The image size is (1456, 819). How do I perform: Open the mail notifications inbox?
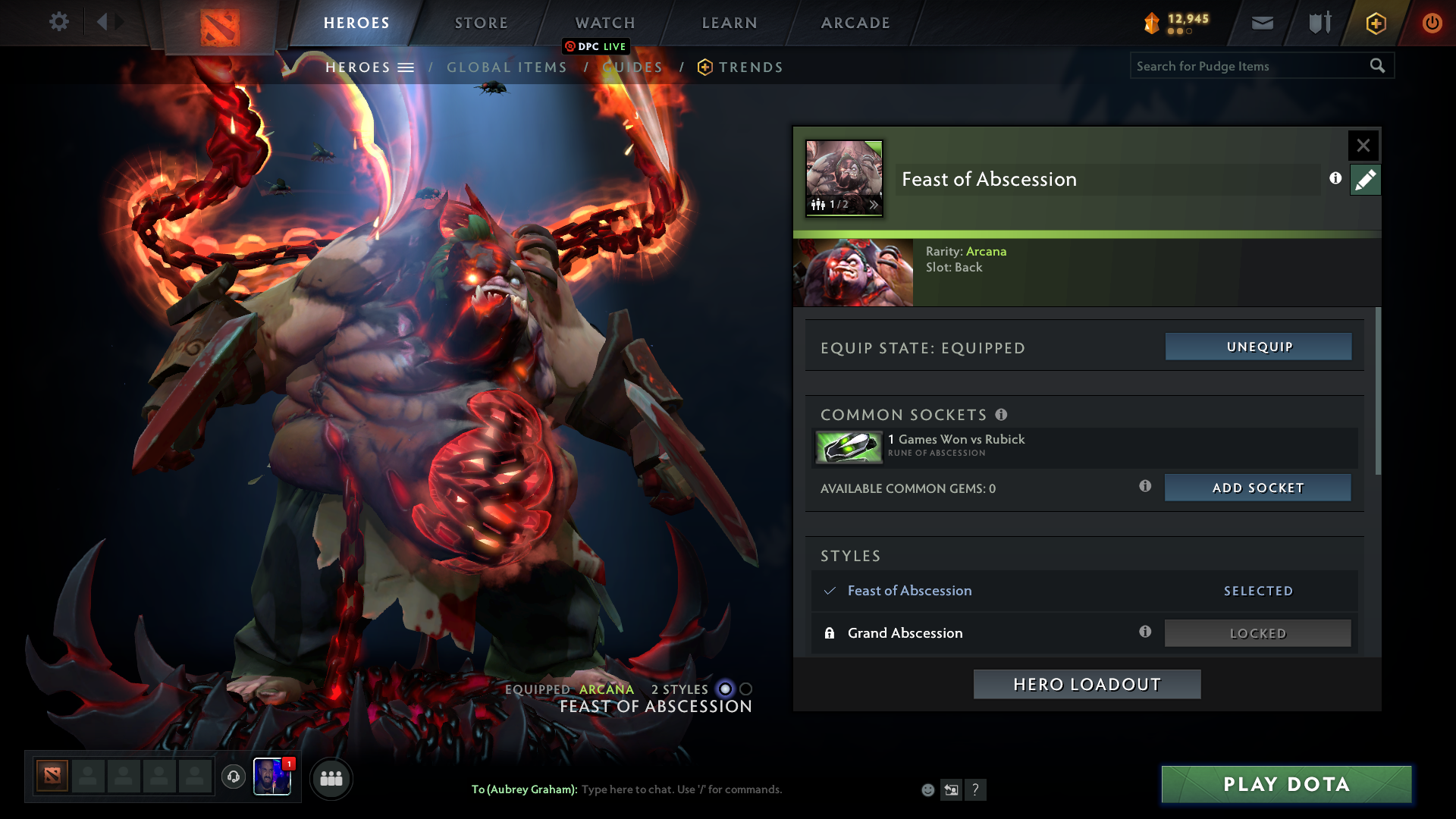[1262, 22]
